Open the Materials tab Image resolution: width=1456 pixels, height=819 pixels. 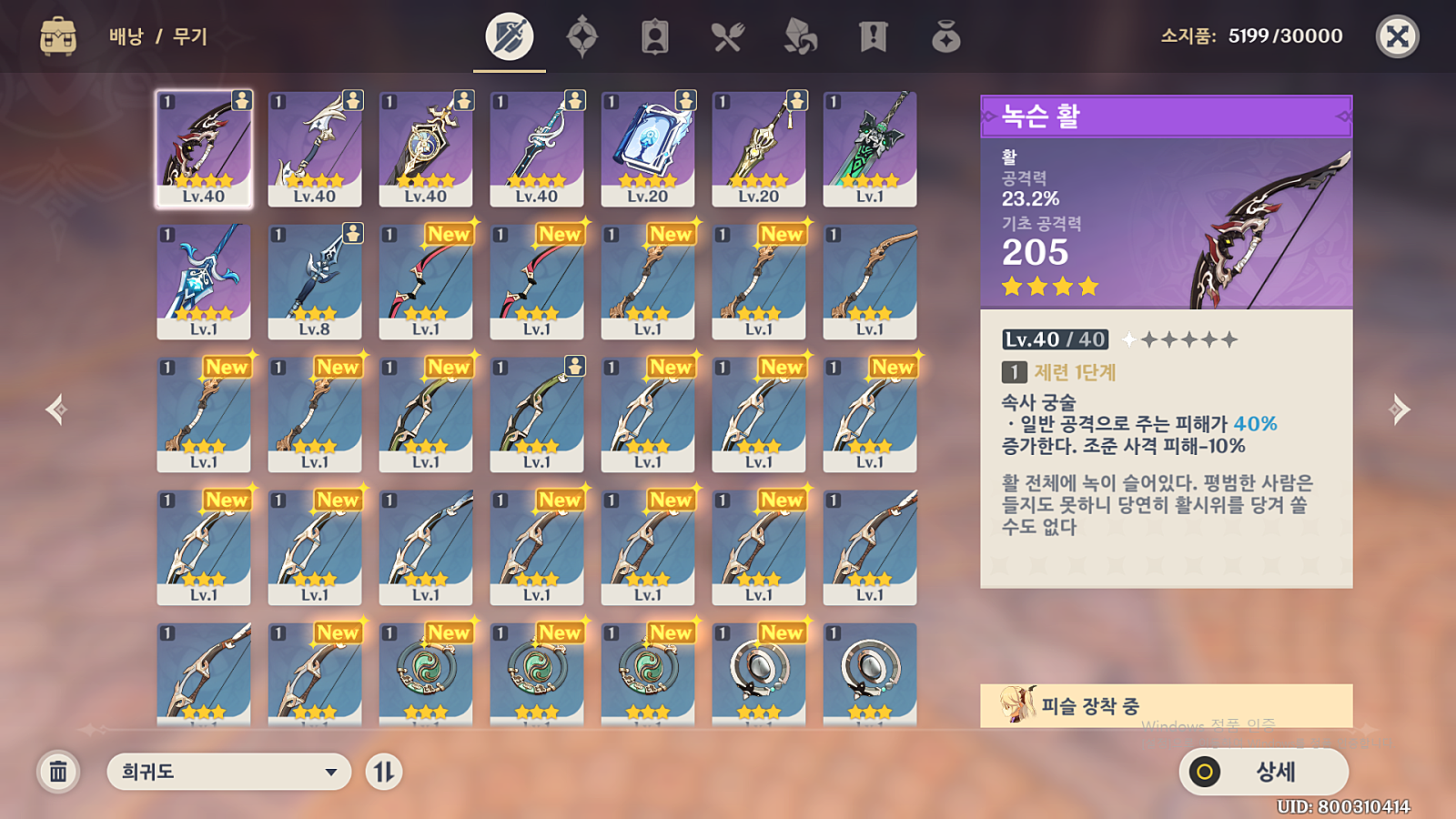801,37
